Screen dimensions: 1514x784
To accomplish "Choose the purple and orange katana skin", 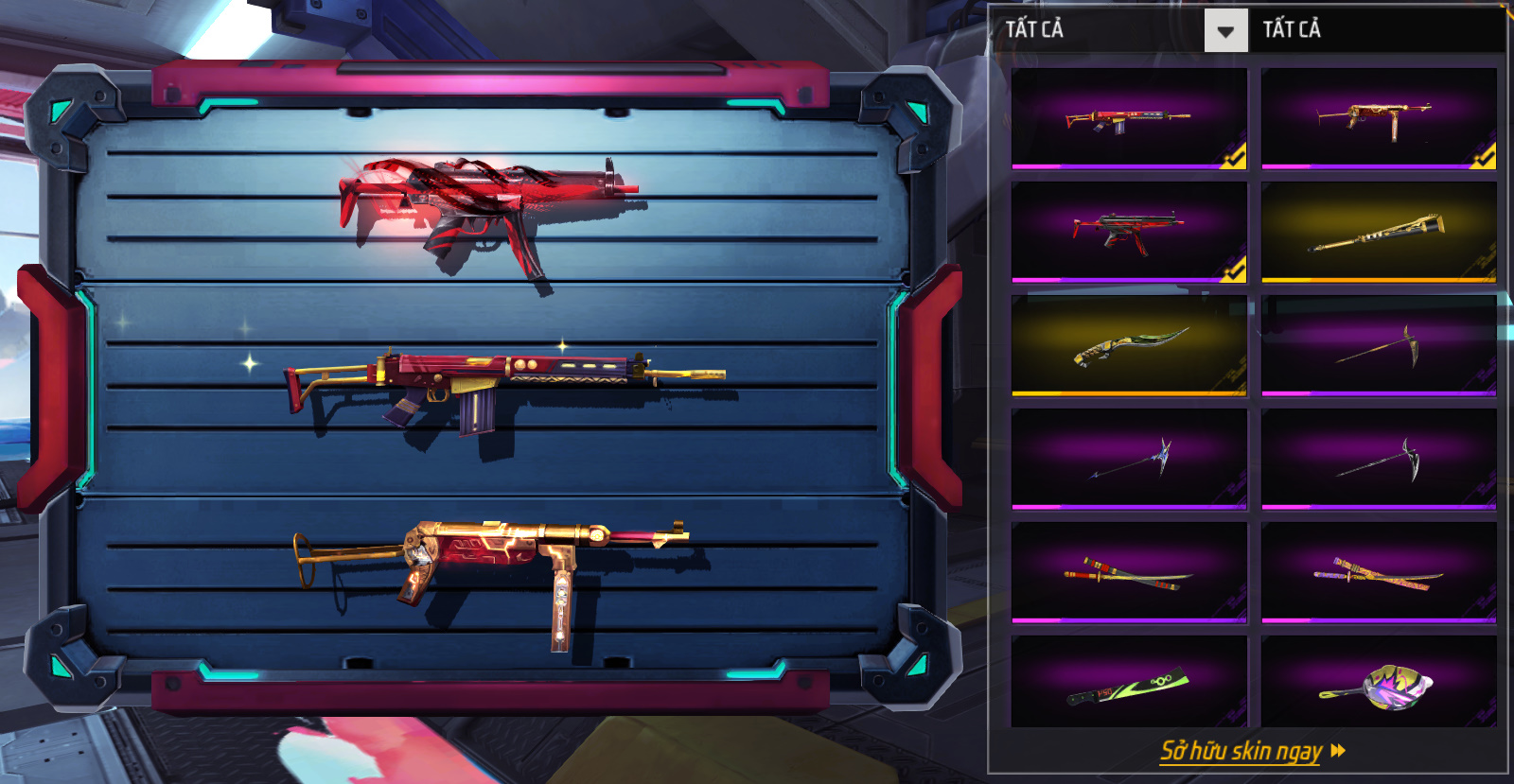I will click(x=1379, y=572).
